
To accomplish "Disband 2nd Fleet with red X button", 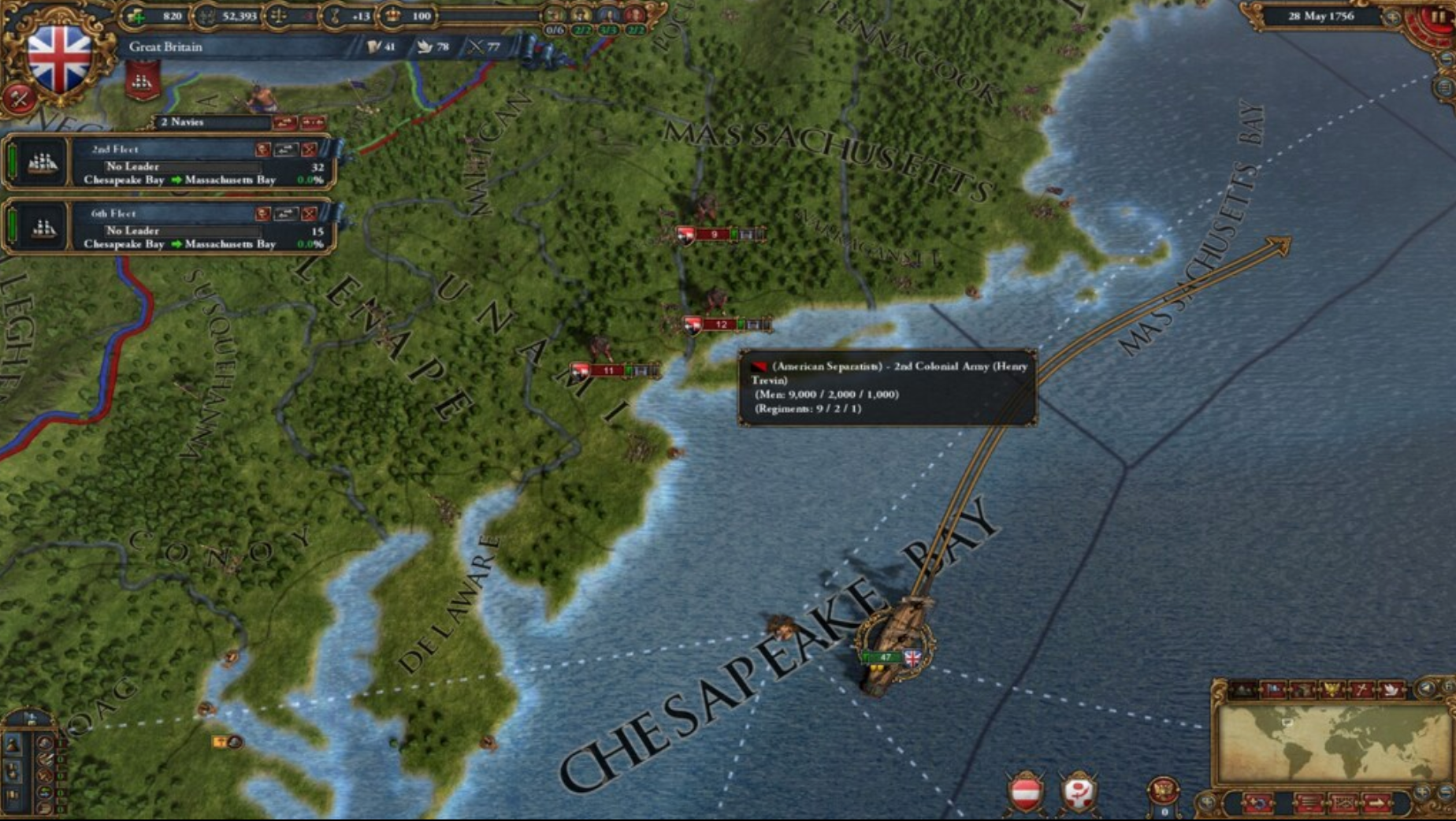I will 310,149.
